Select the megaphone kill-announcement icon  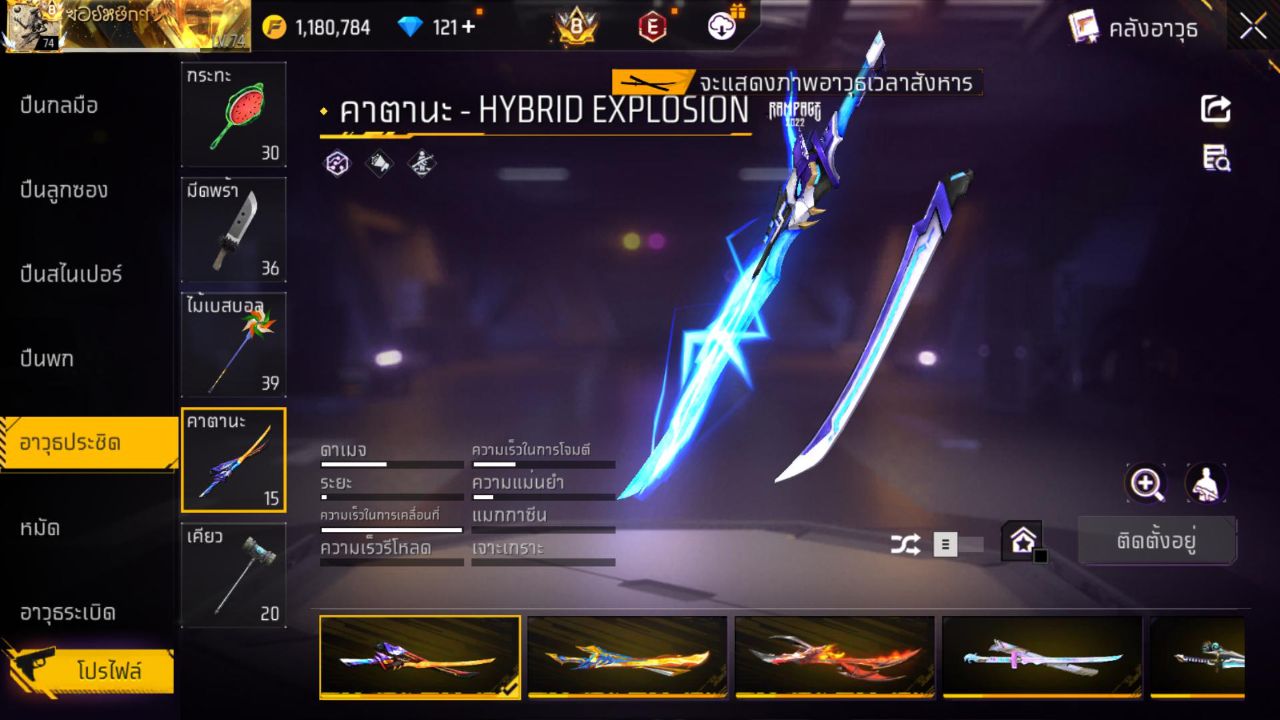coord(378,163)
